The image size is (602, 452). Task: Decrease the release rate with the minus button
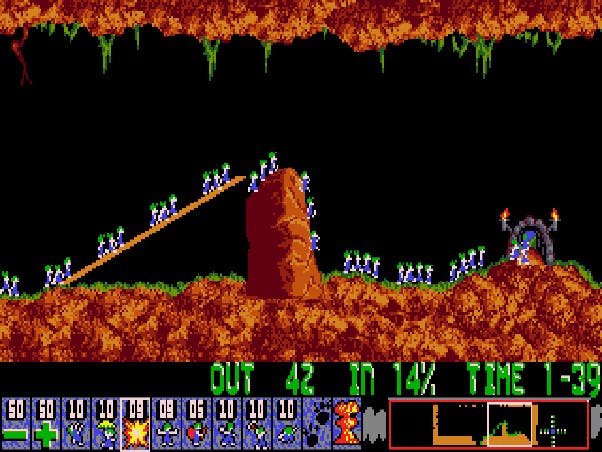[x=15, y=423]
